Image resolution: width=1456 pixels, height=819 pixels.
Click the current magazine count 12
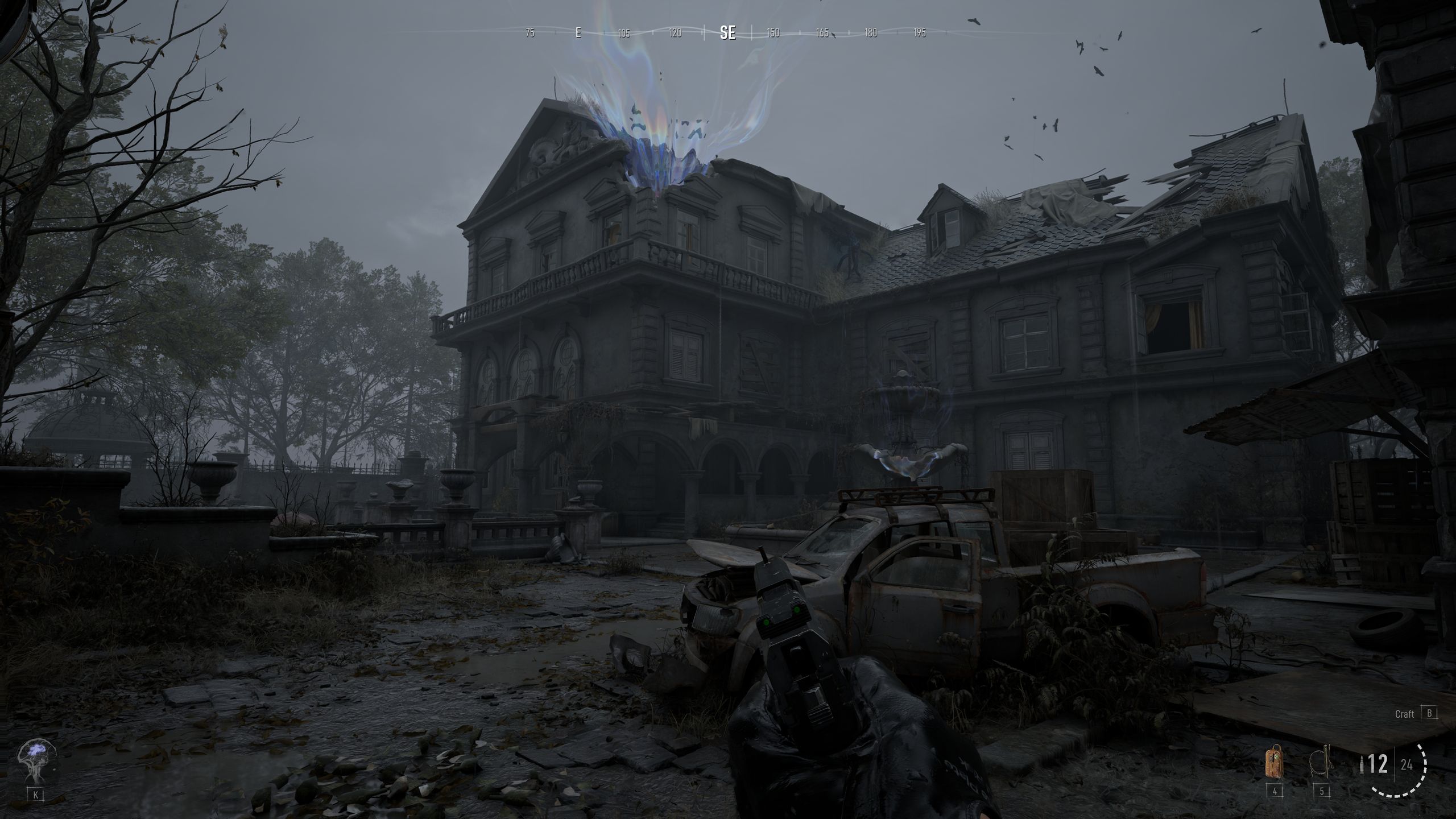1379,764
